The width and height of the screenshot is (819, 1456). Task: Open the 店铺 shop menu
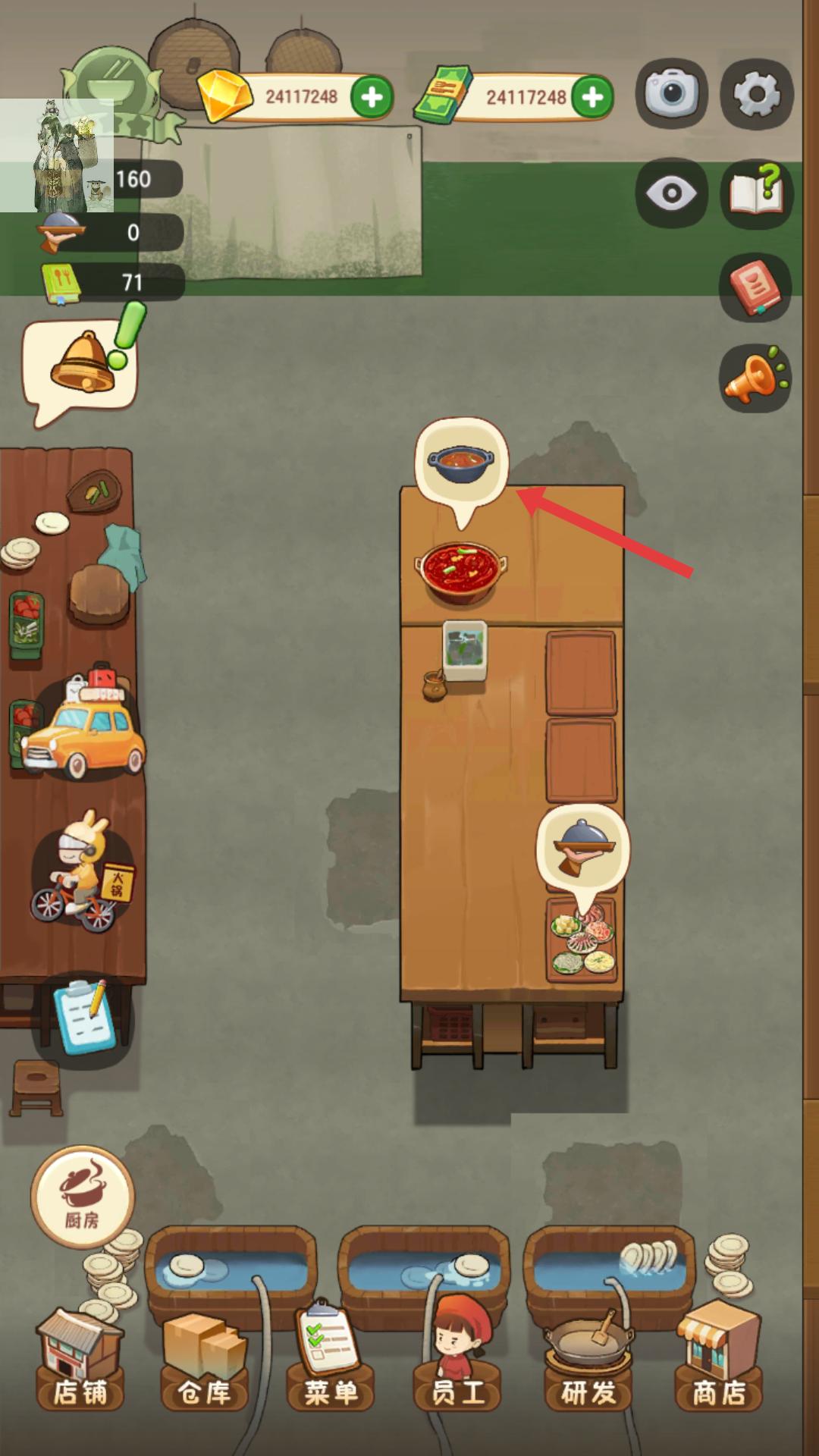80,1365
